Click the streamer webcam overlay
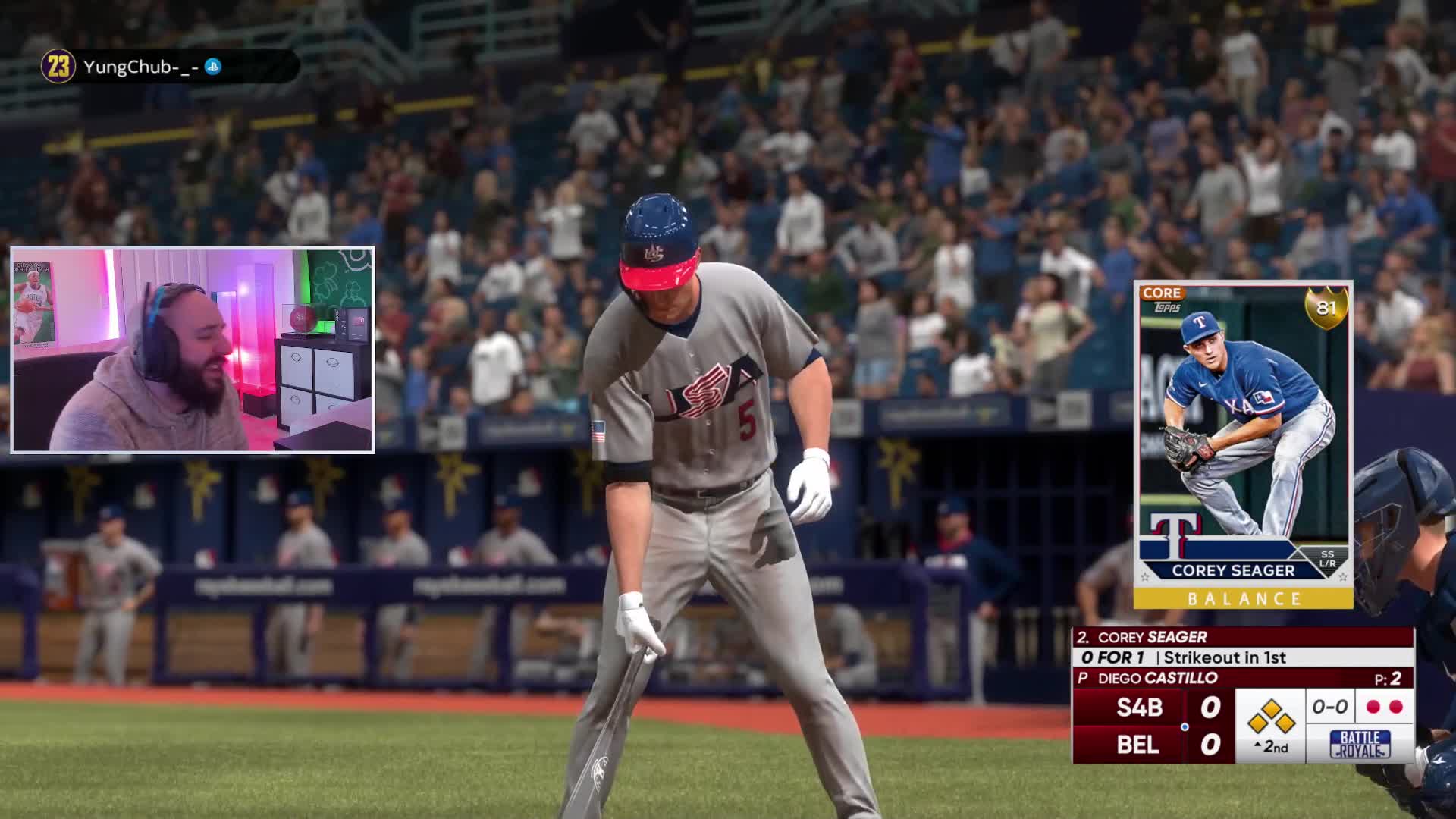 click(193, 350)
